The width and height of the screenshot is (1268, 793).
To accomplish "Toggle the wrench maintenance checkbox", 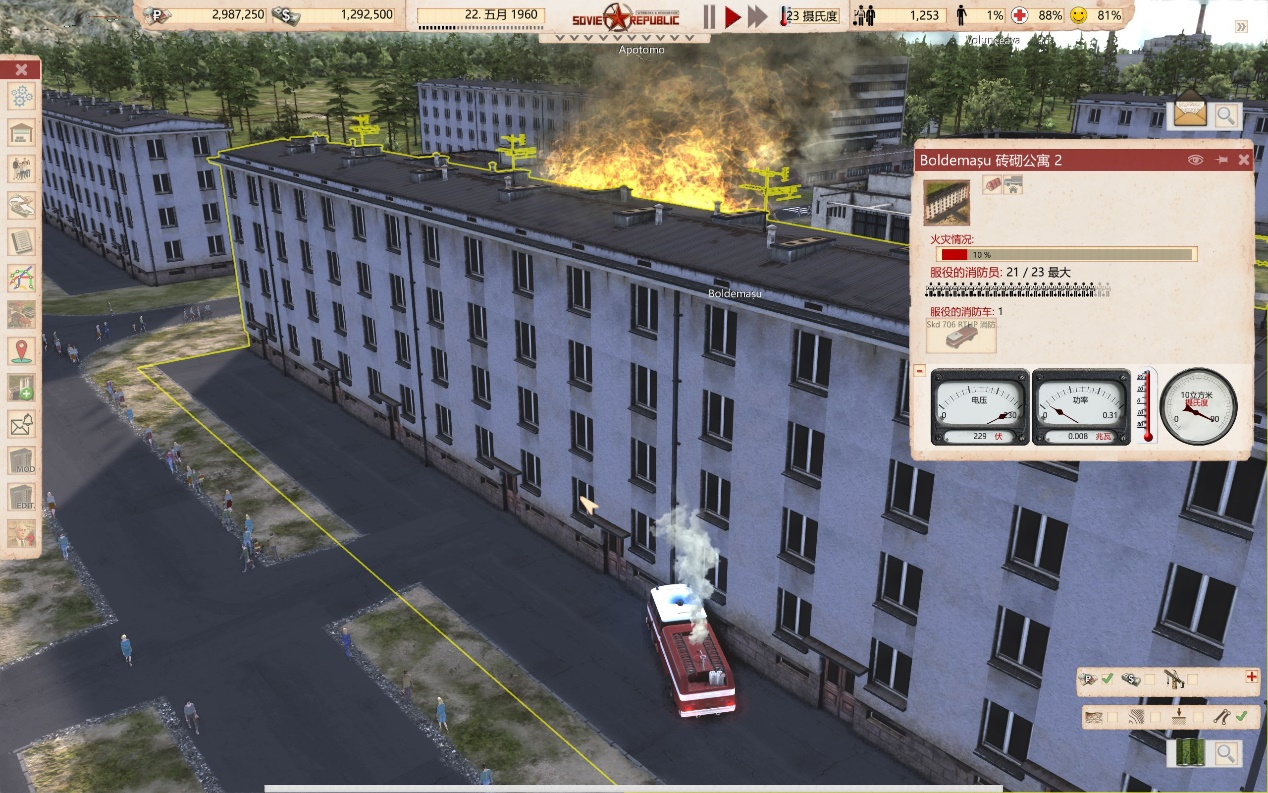I will point(1241,716).
